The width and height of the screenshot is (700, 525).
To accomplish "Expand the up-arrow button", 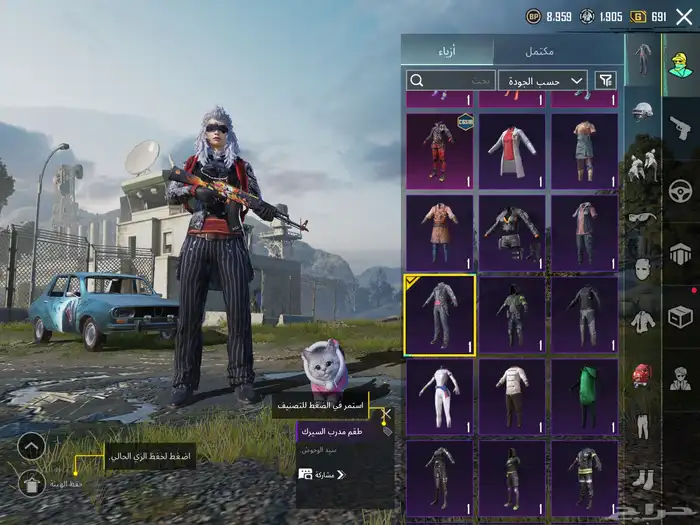I will coord(32,445).
